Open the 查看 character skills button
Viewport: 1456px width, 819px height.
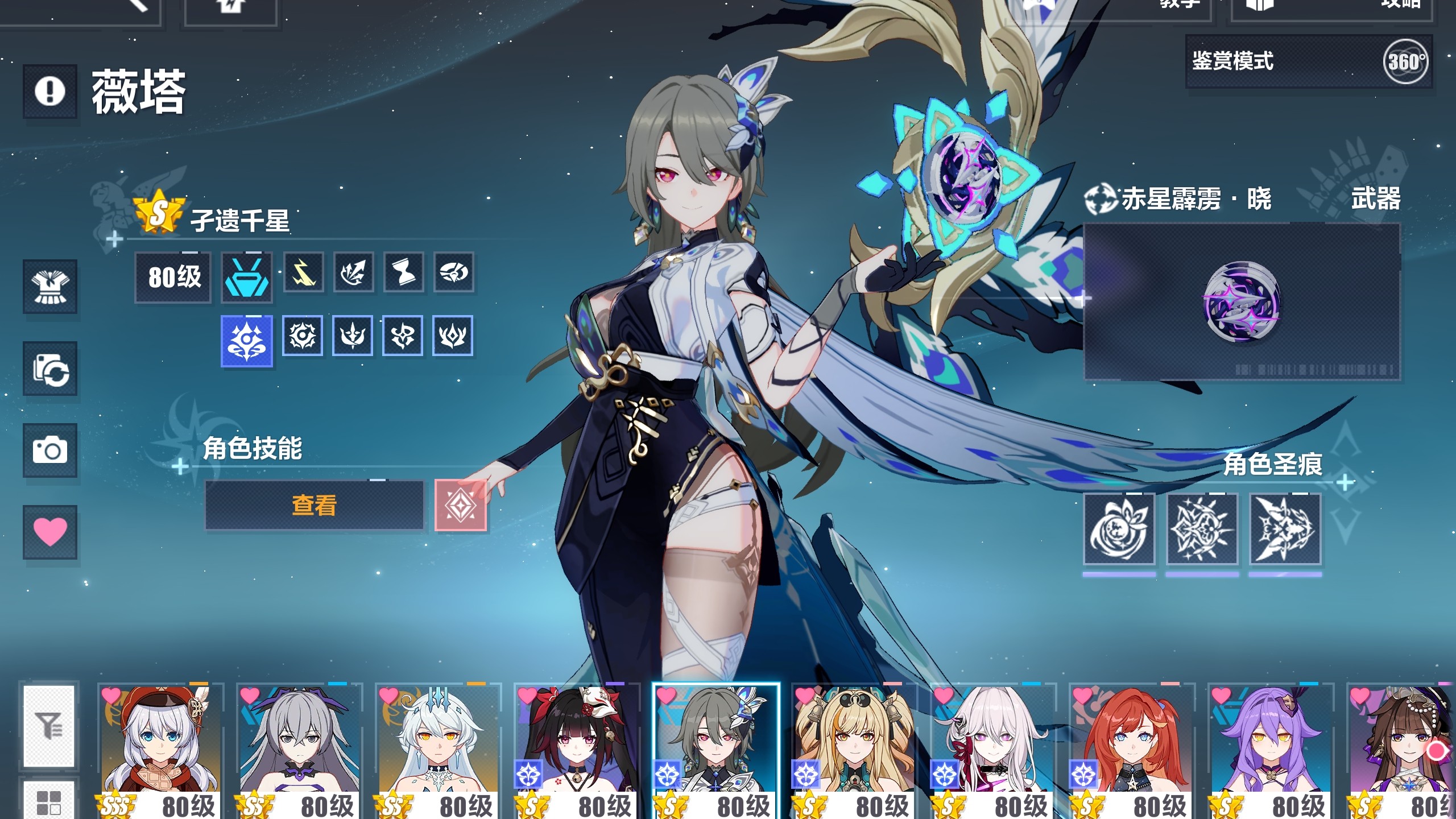(x=314, y=505)
